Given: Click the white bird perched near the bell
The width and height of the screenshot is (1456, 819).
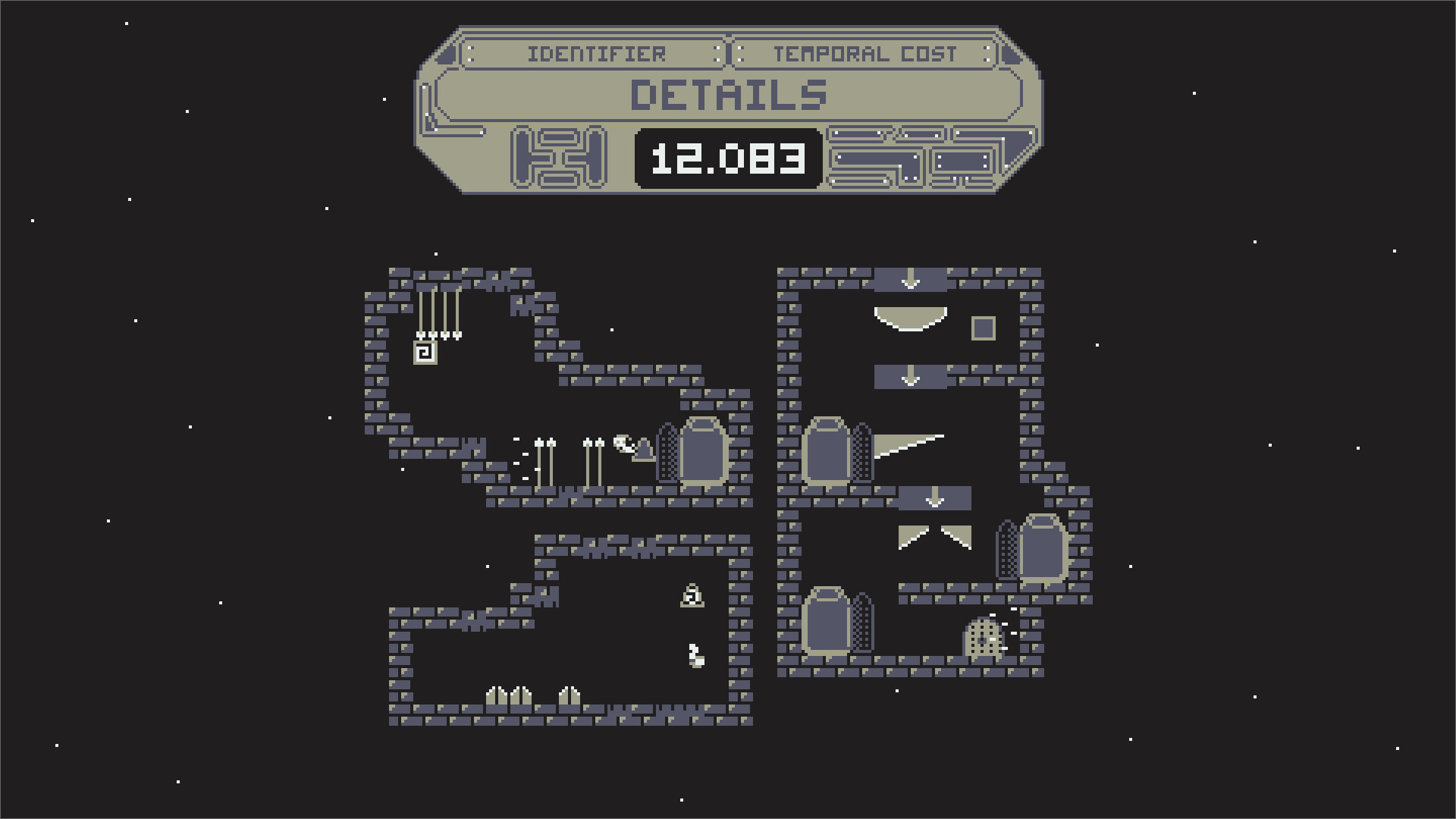Looking at the screenshot, I should pos(622,443).
